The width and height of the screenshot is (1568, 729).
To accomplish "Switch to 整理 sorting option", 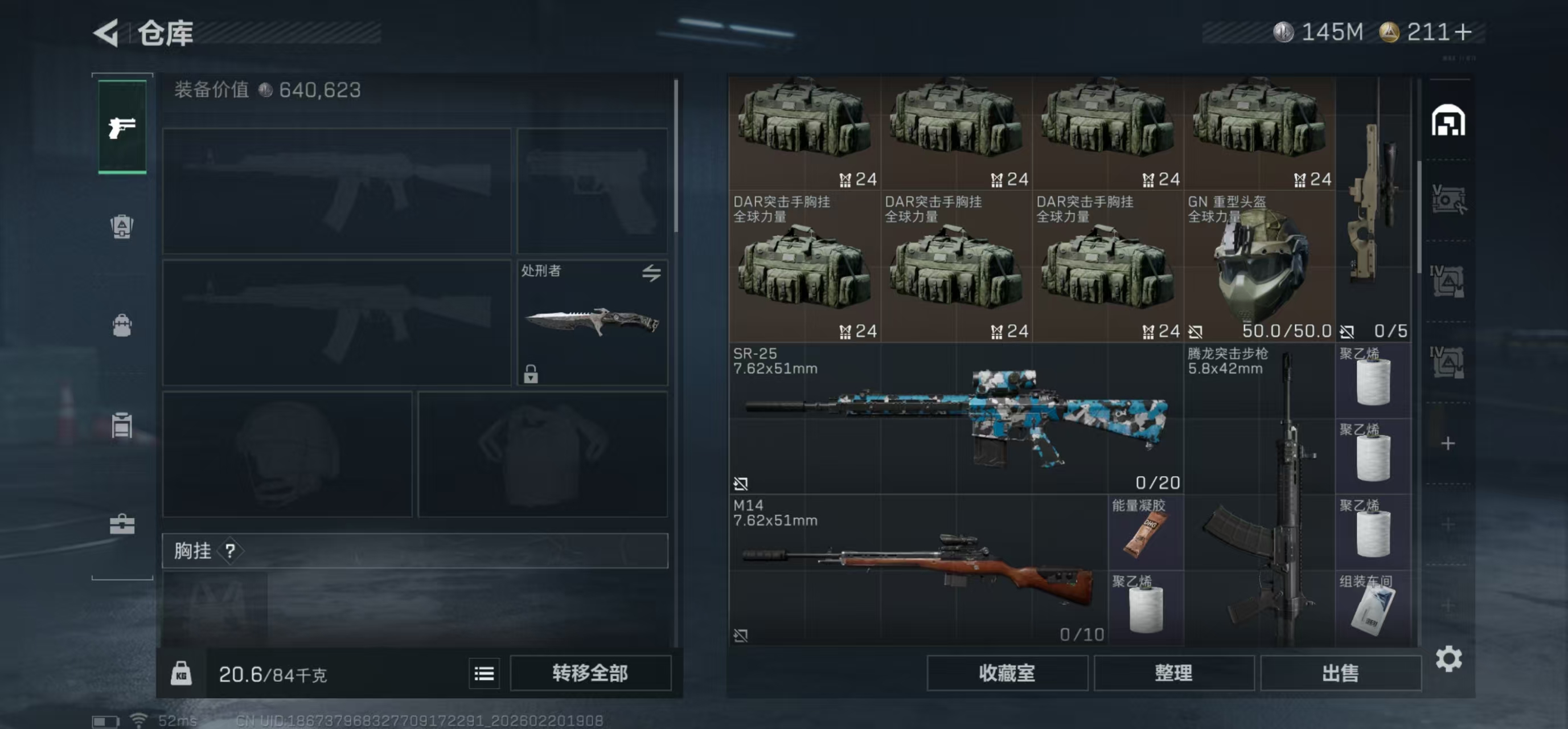I will pos(1173,673).
